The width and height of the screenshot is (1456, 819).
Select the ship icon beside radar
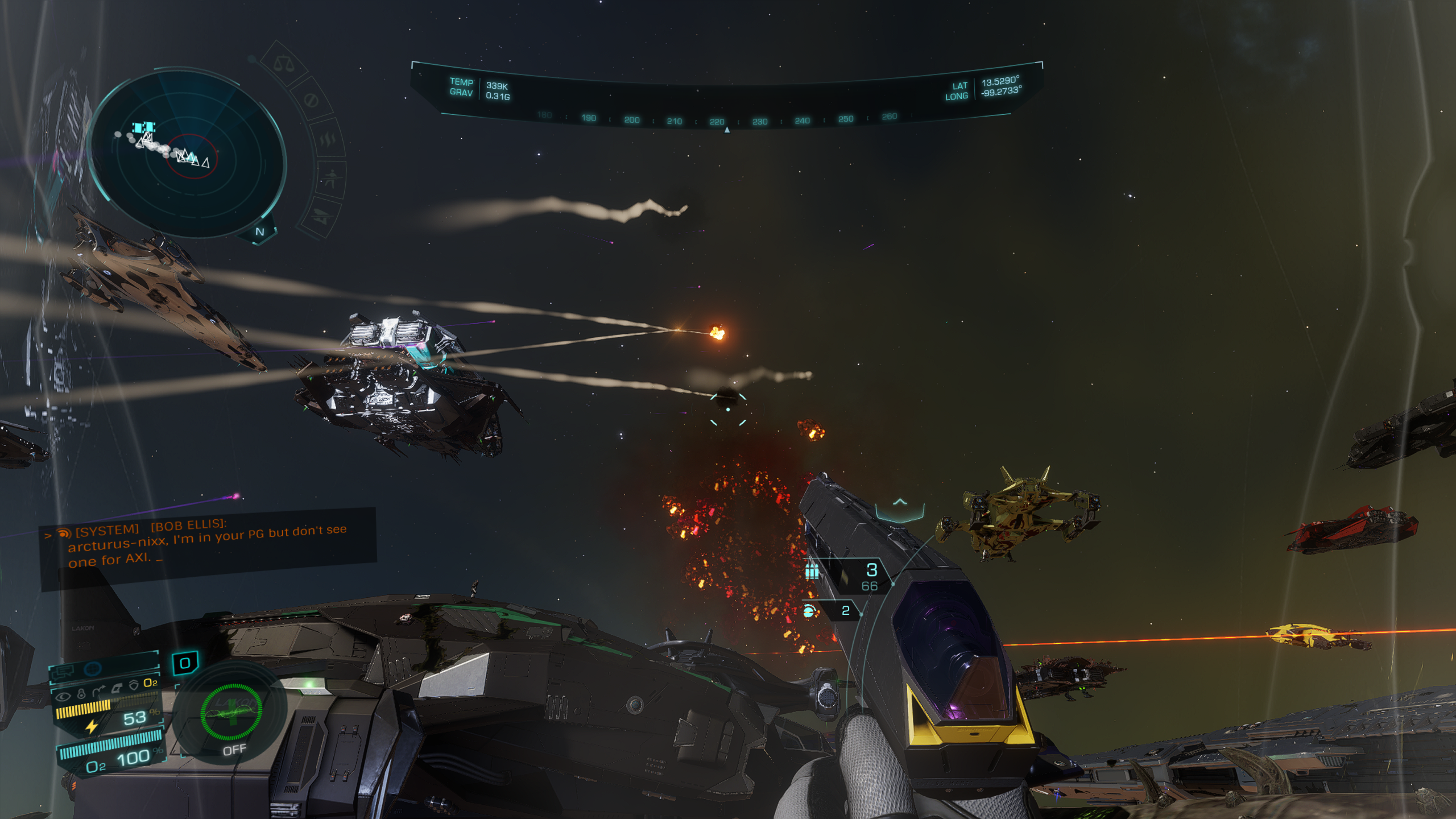[322, 217]
